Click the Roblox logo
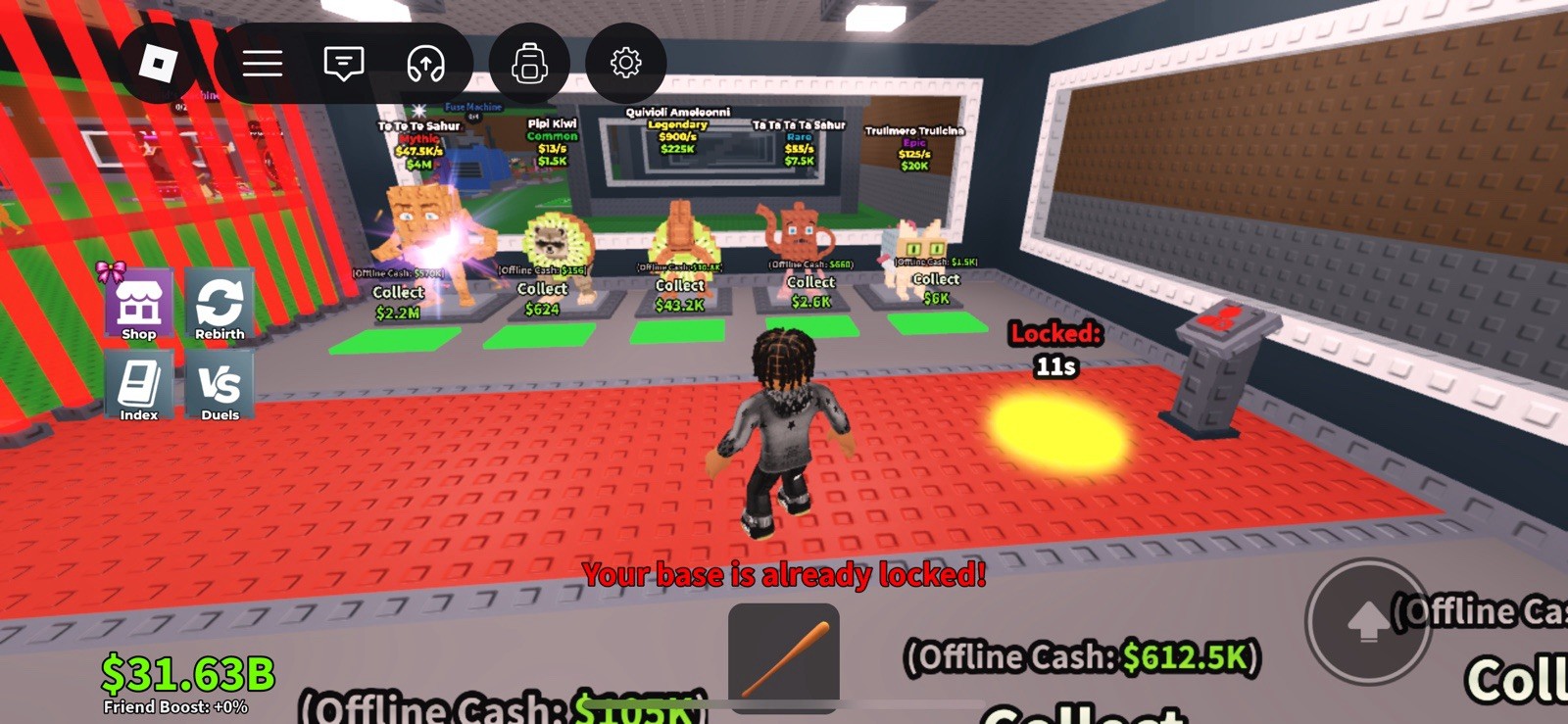The width and height of the screenshot is (1568, 724). (157, 62)
